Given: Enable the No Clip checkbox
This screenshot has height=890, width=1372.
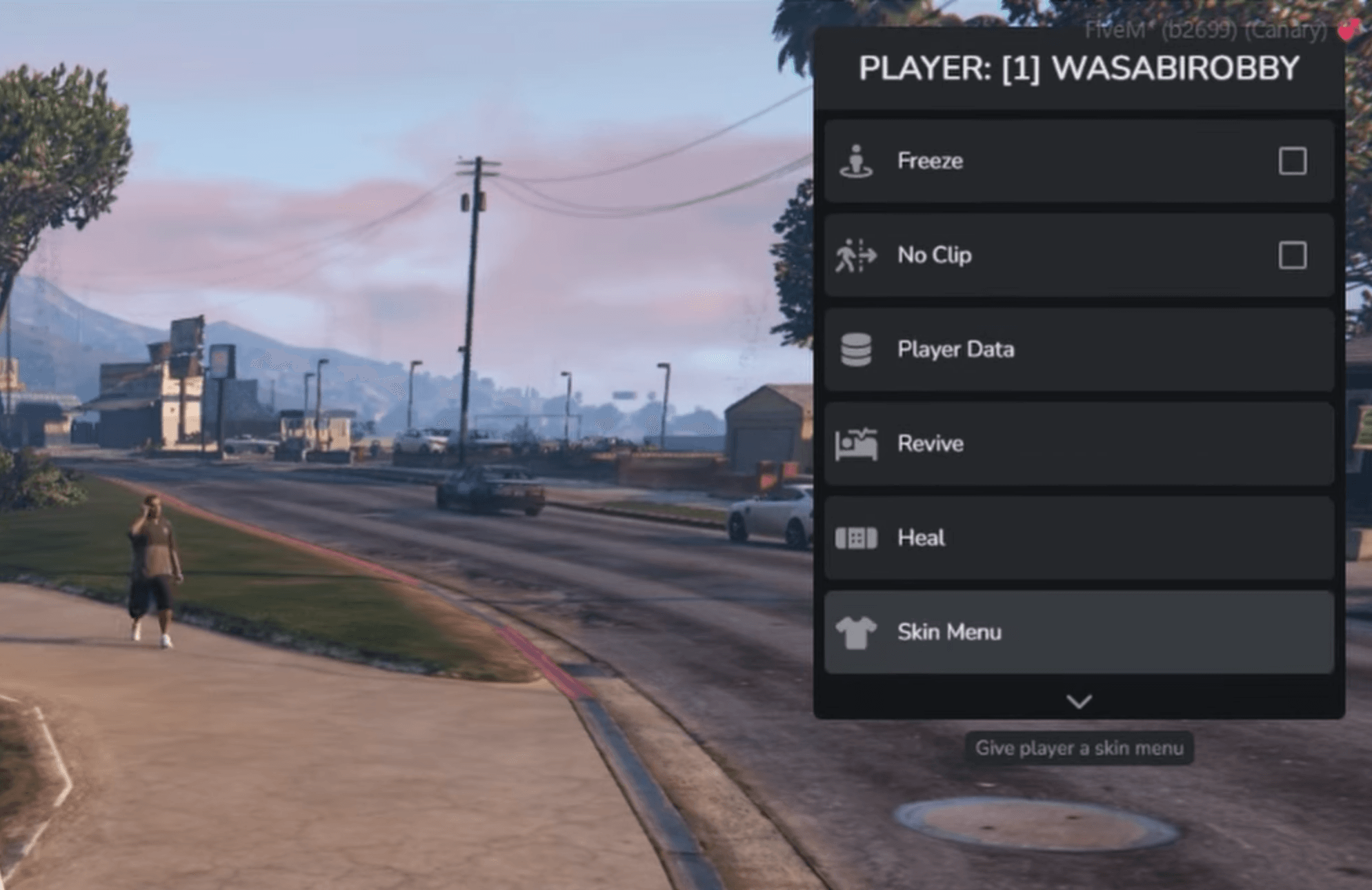Looking at the screenshot, I should 1293,255.
